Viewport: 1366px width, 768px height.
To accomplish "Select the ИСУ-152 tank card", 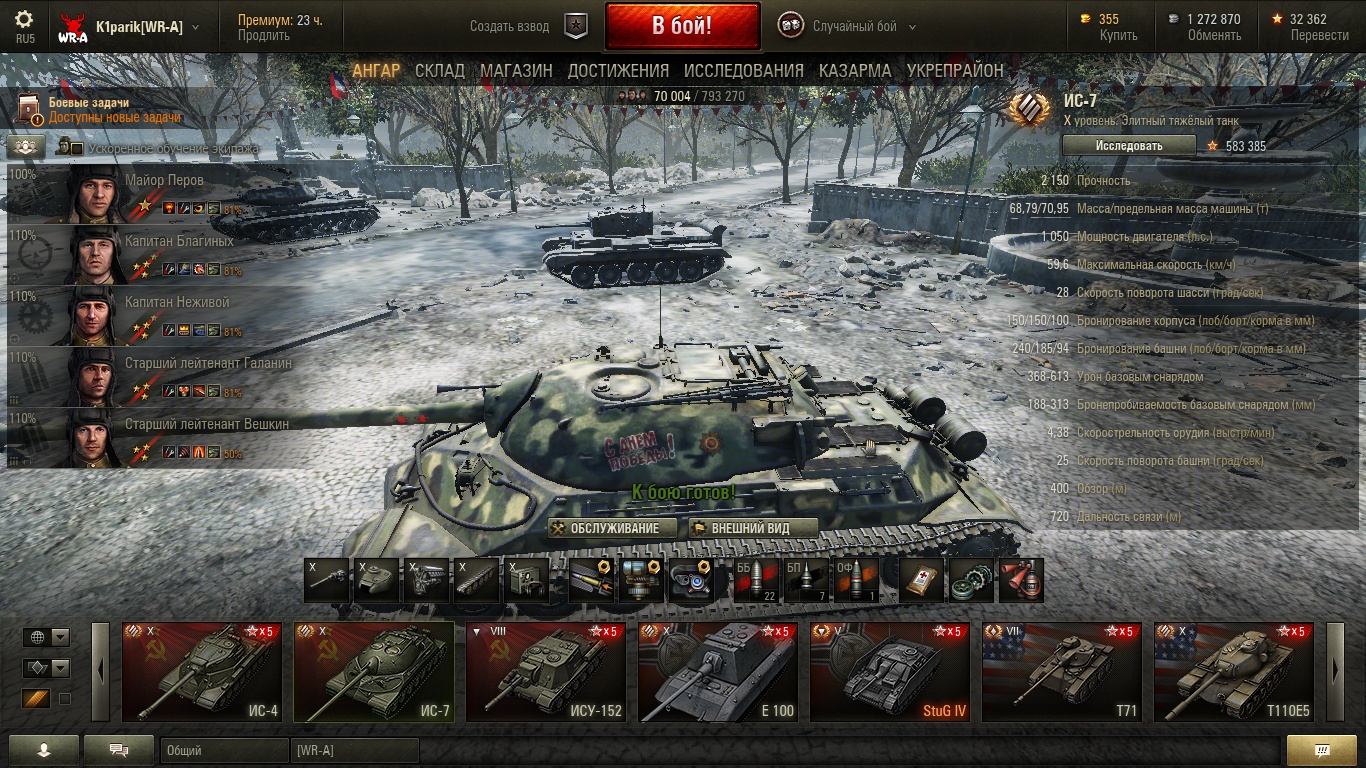I will [546, 672].
